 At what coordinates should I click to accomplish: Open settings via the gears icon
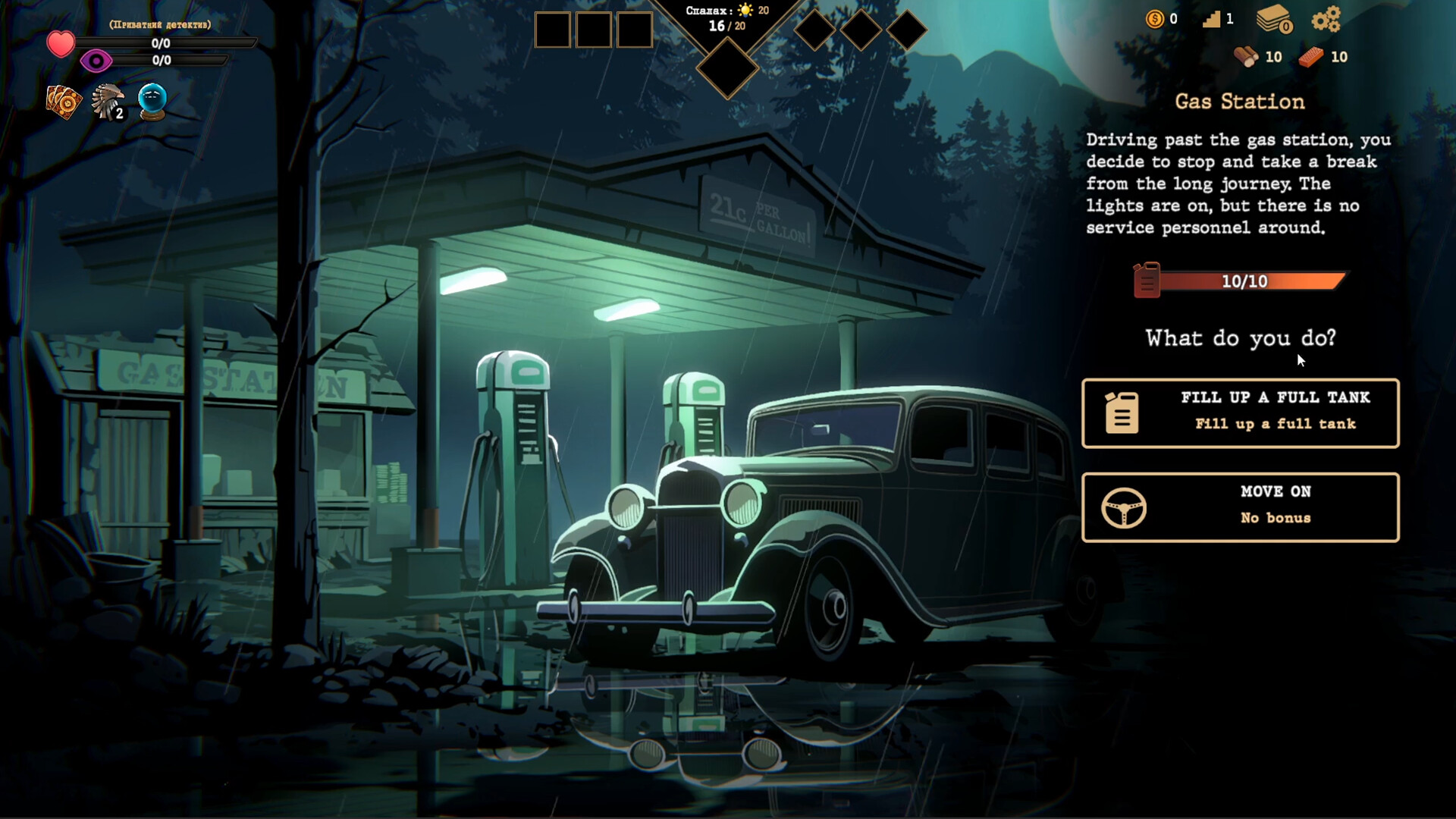coord(1326,19)
